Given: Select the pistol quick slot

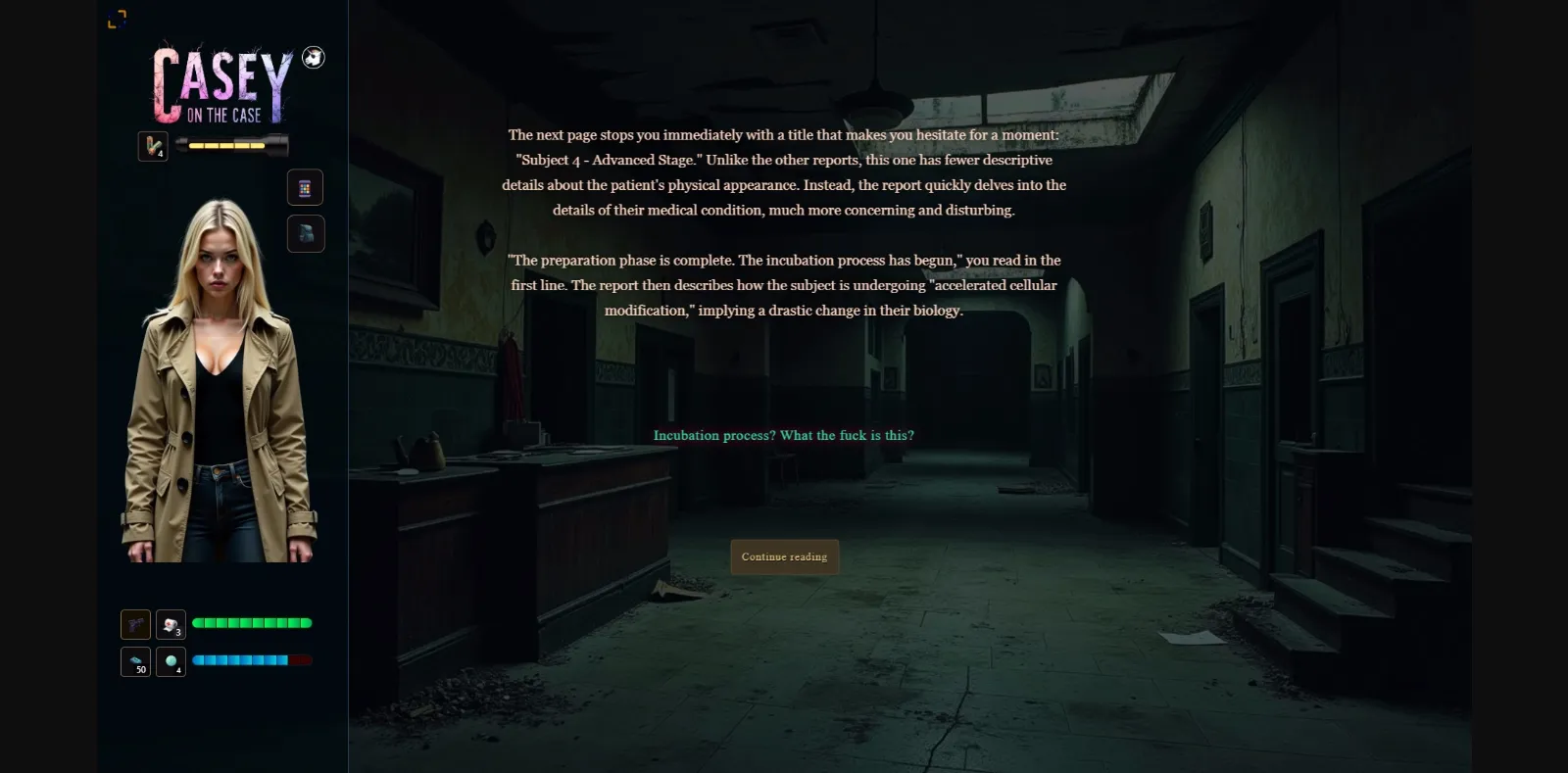Looking at the screenshot, I should [135, 624].
